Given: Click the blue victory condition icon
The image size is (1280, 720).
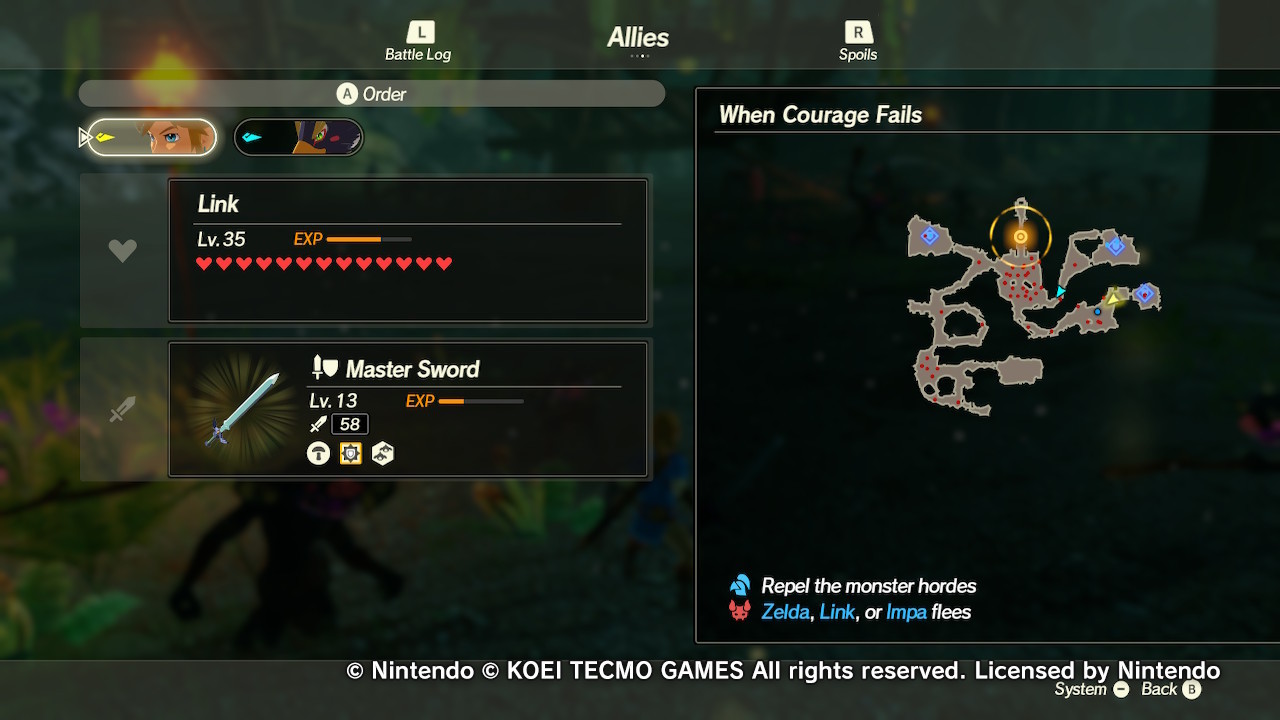Looking at the screenshot, I should click(738, 585).
